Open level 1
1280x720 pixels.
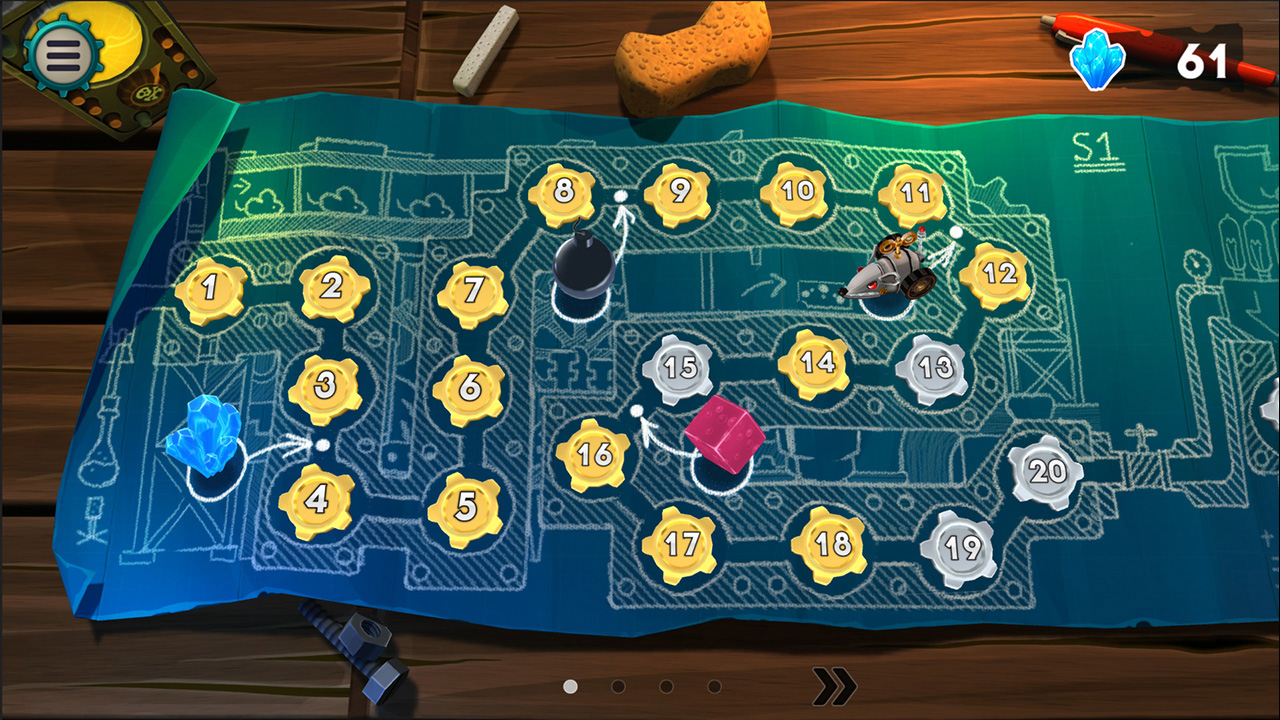[x=208, y=288]
